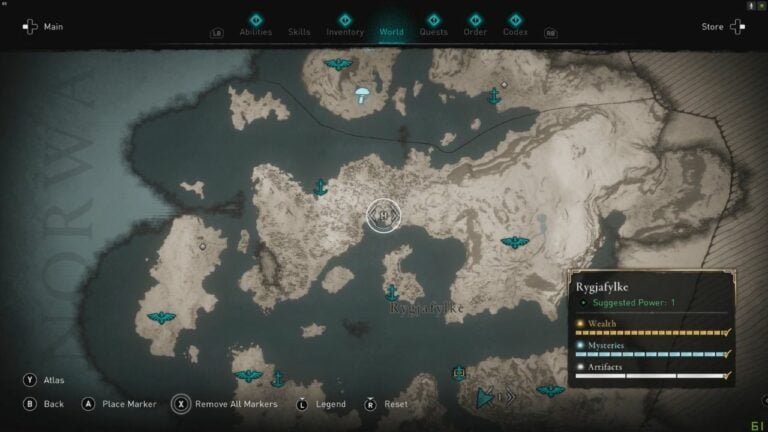Open the Main menu
768x432 pixels.
click(42, 27)
